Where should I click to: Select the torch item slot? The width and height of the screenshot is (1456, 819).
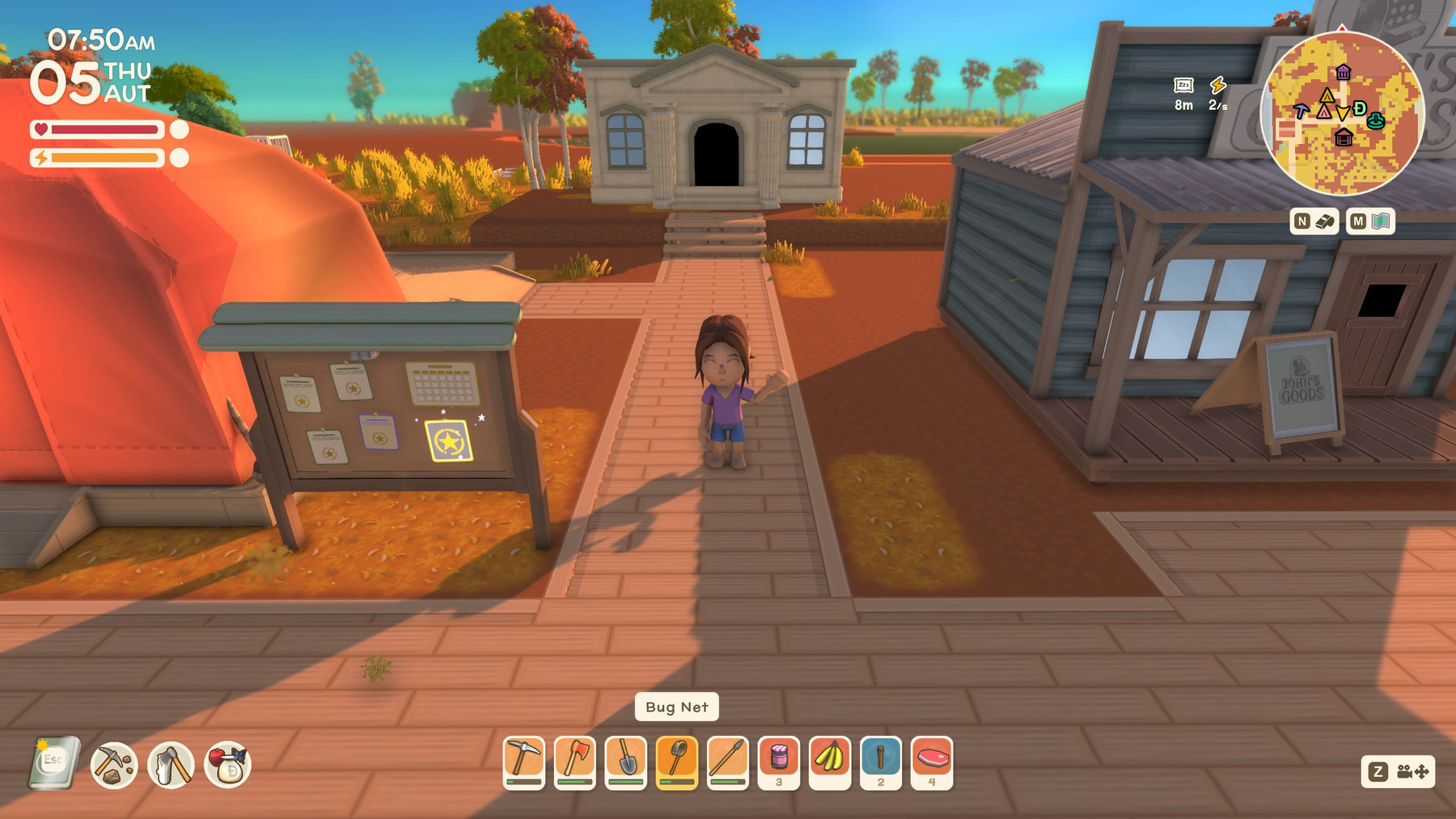(881, 761)
